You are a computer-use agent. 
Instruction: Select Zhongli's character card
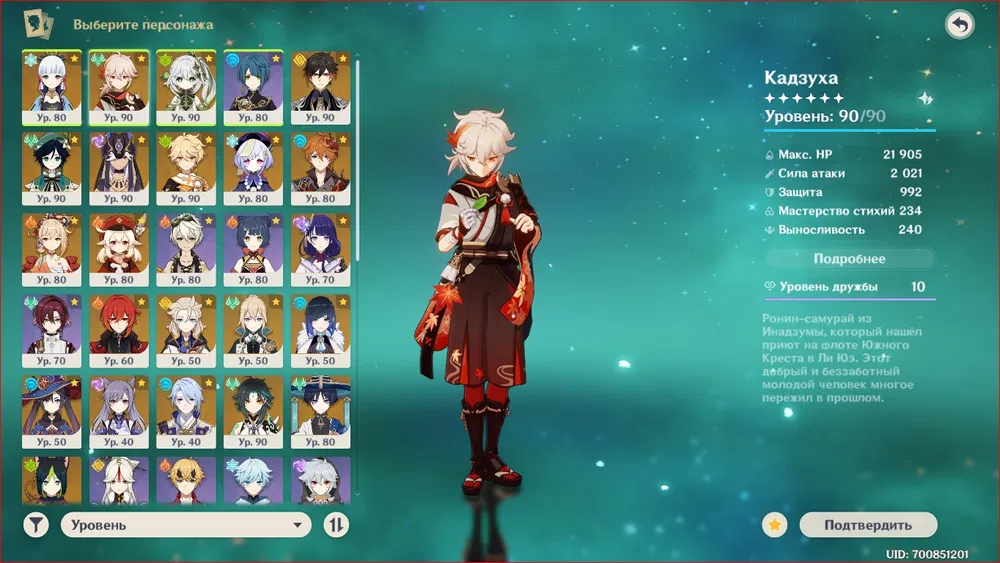point(320,87)
